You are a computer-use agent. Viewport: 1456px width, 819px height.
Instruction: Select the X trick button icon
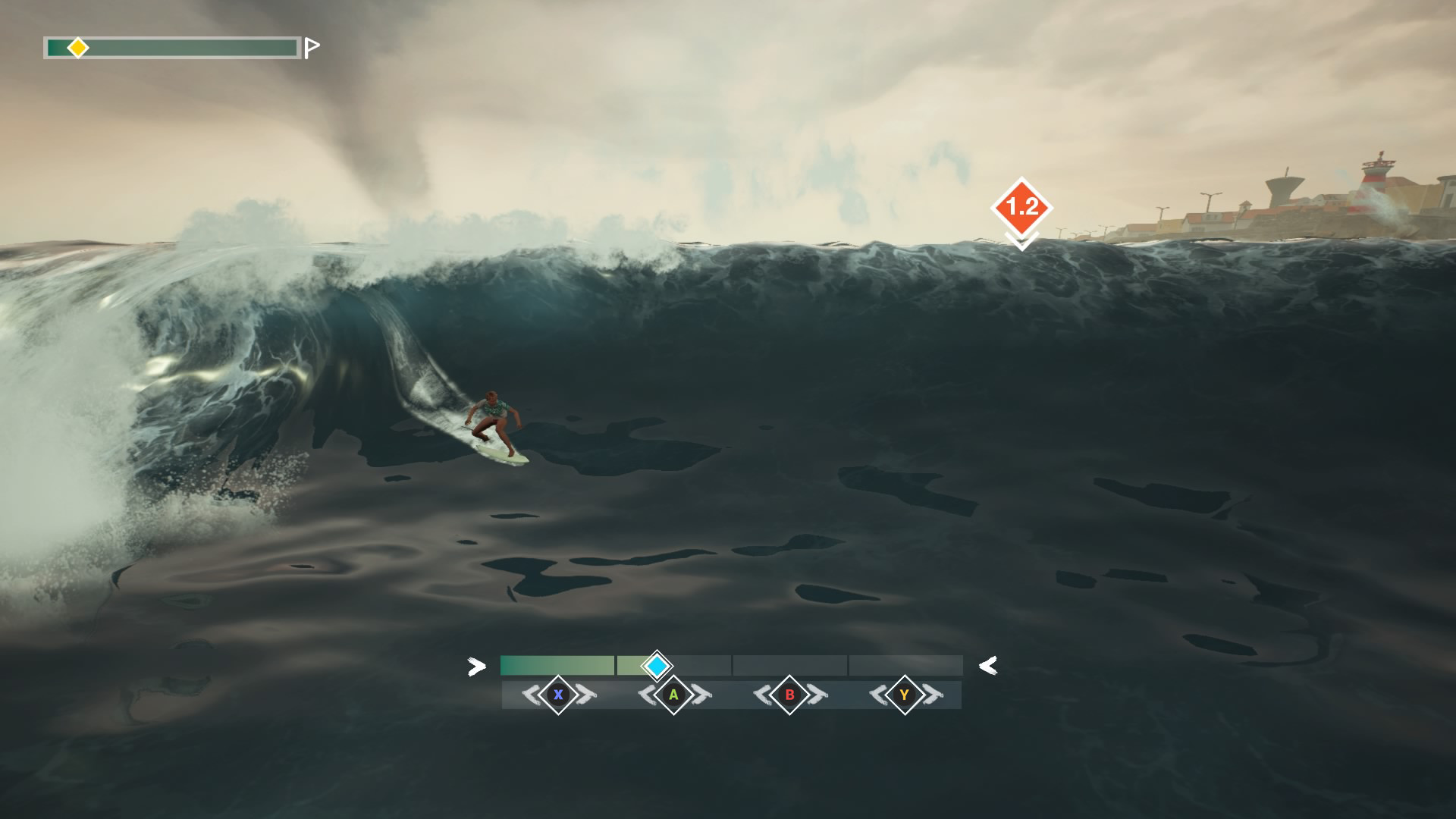(x=558, y=694)
